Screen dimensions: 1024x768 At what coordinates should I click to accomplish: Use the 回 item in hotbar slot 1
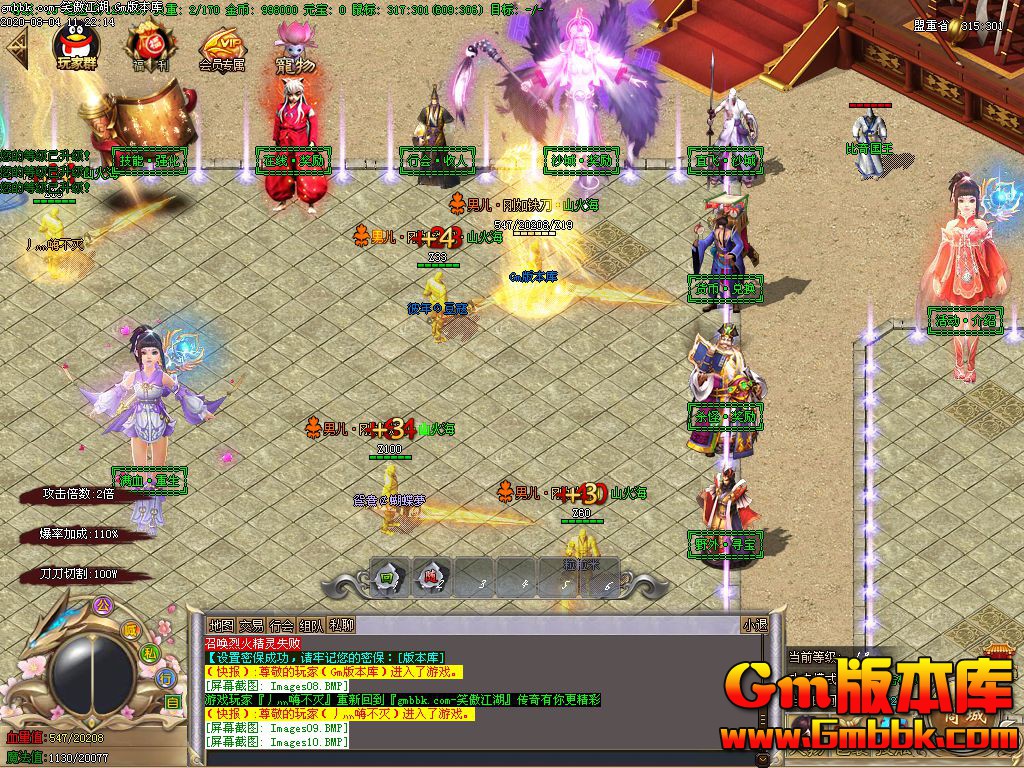point(386,576)
